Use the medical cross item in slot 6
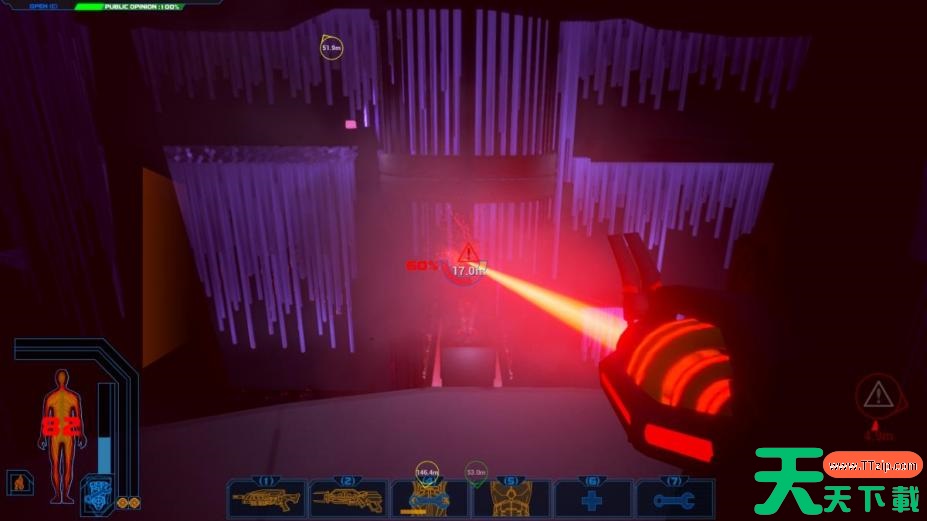The width and height of the screenshot is (927, 521). (593, 497)
